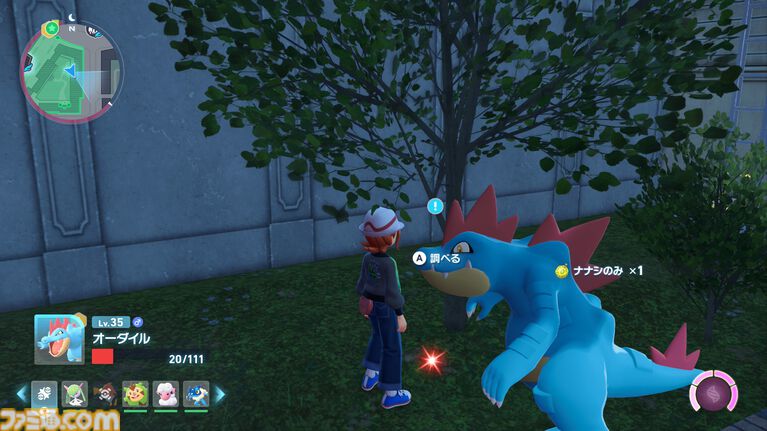Click the blue exclamation alert bubble

point(435,207)
